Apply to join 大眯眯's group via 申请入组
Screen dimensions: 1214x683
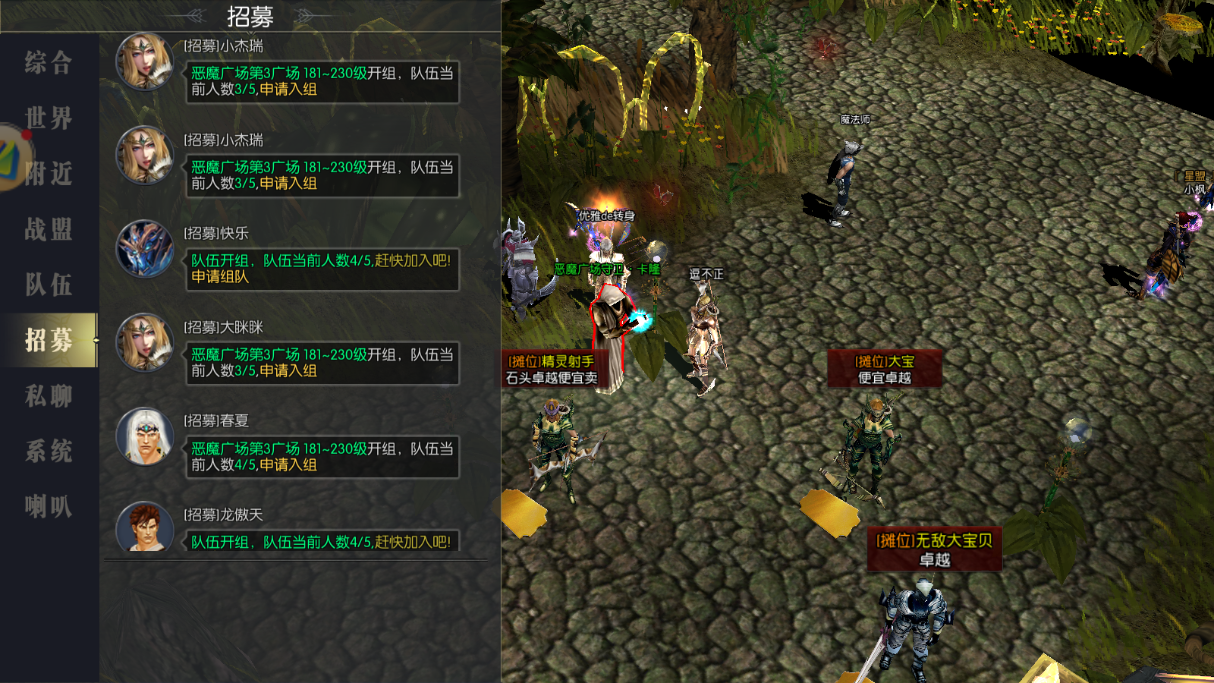tap(288, 371)
